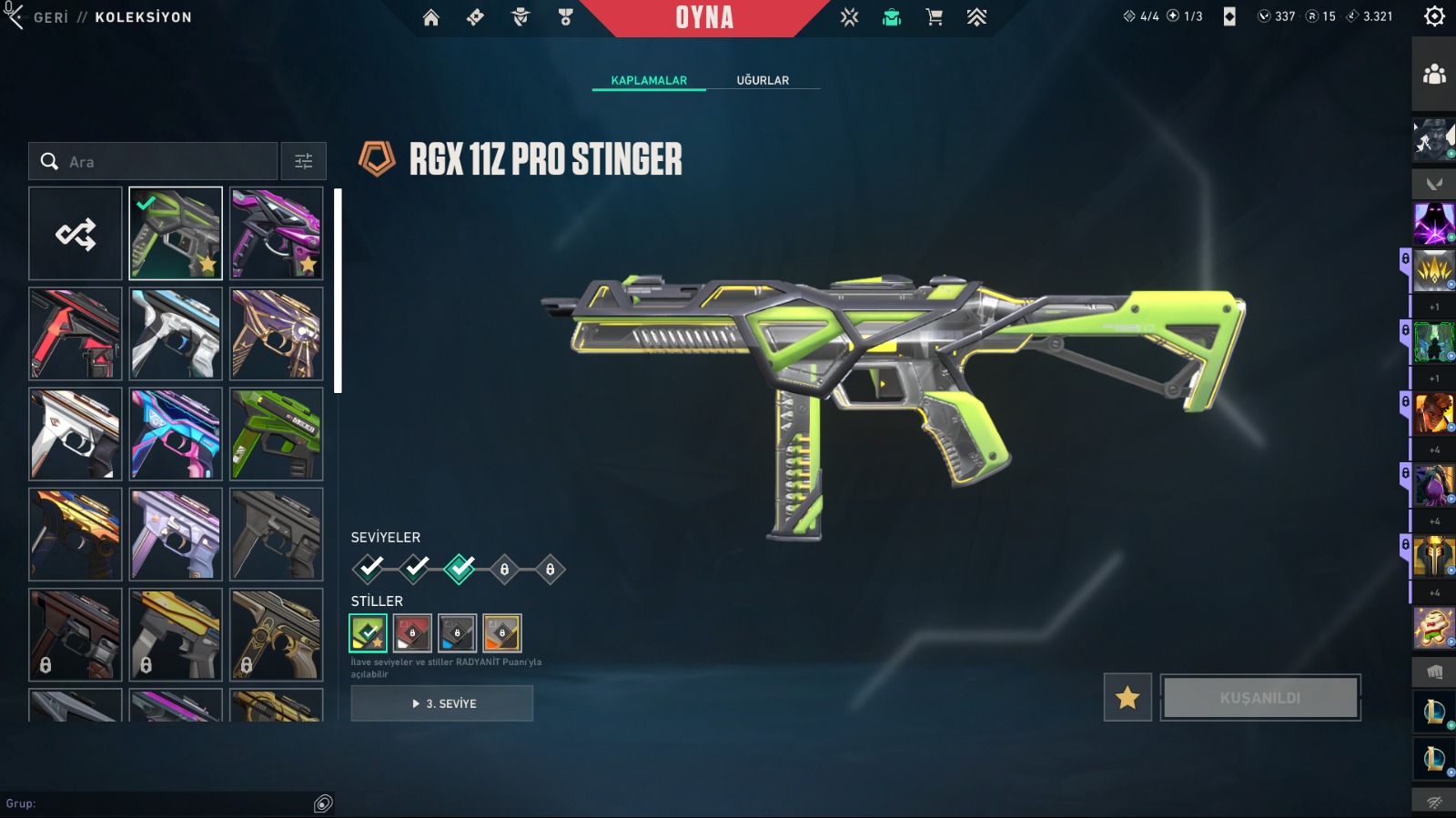The image size is (1456, 818).
Task: Open the skin filter options button
Action: (304, 161)
